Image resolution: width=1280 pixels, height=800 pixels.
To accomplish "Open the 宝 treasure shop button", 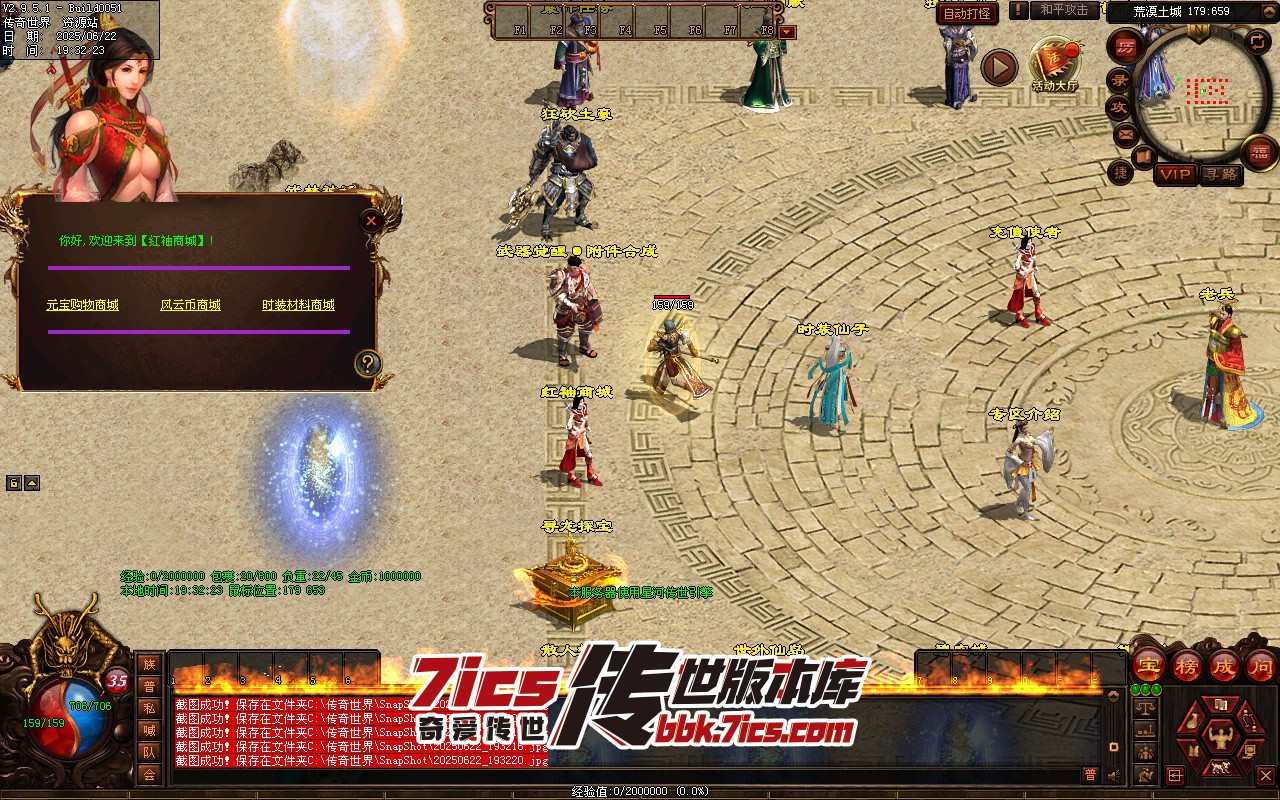I will (1149, 665).
